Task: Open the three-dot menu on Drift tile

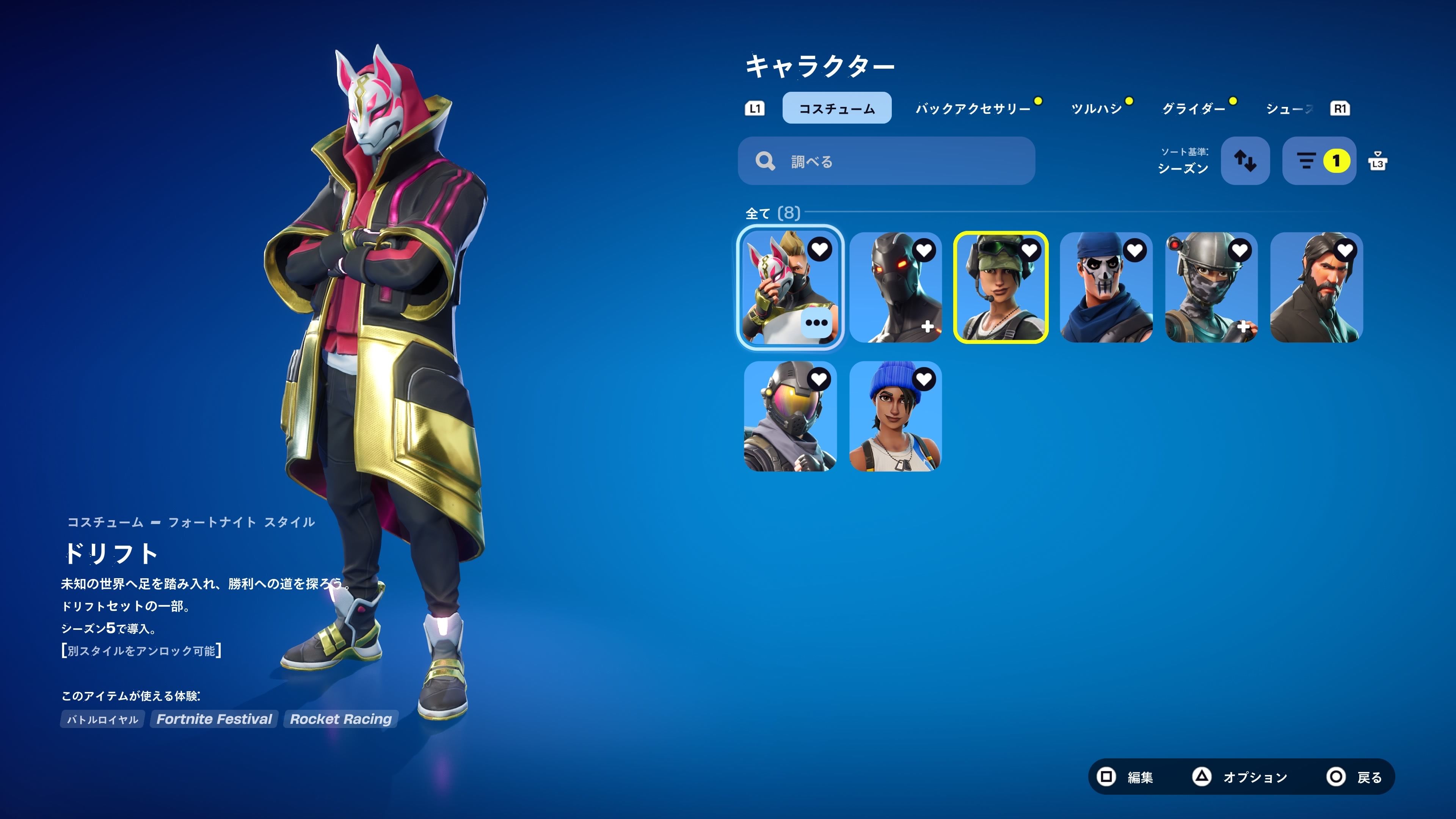Action: pyautogui.click(x=816, y=323)
